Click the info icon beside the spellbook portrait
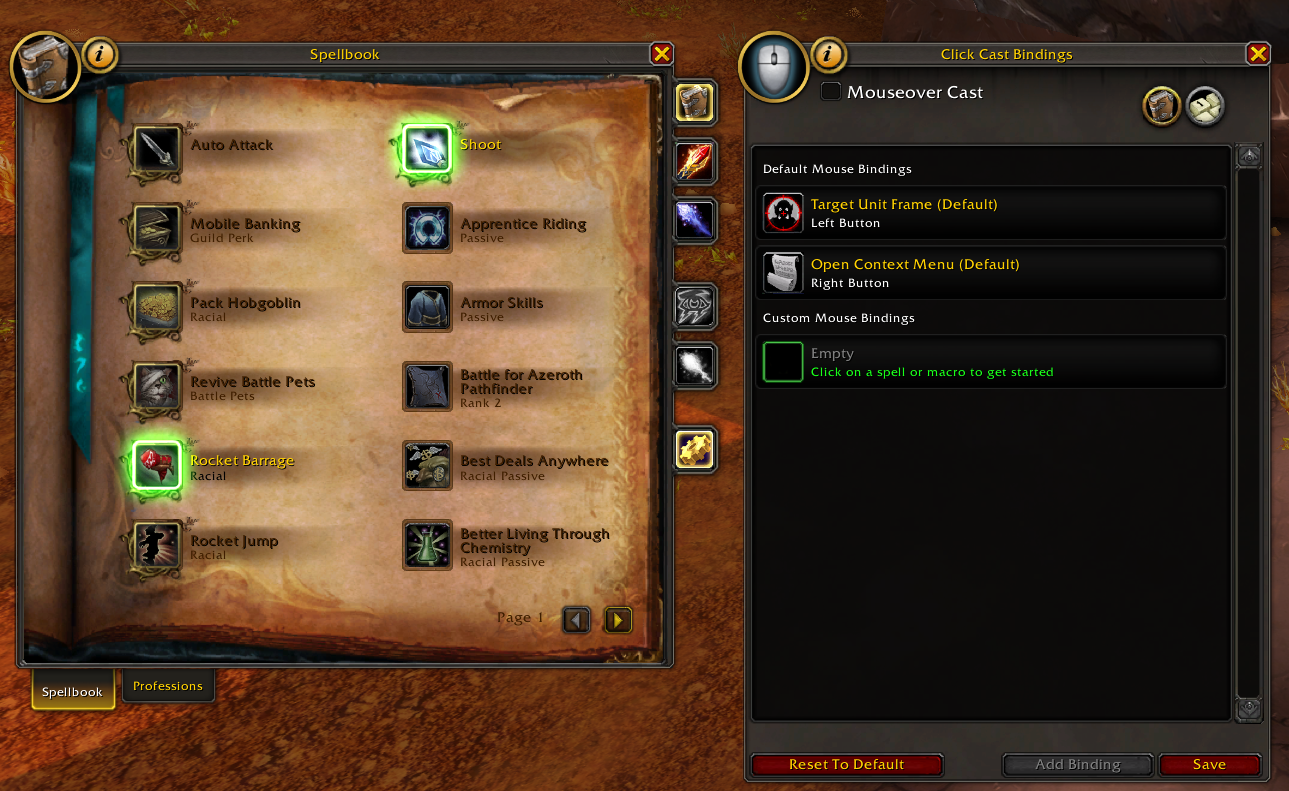The width and height of the screenshot is (1289, 791). click(99, 55)
